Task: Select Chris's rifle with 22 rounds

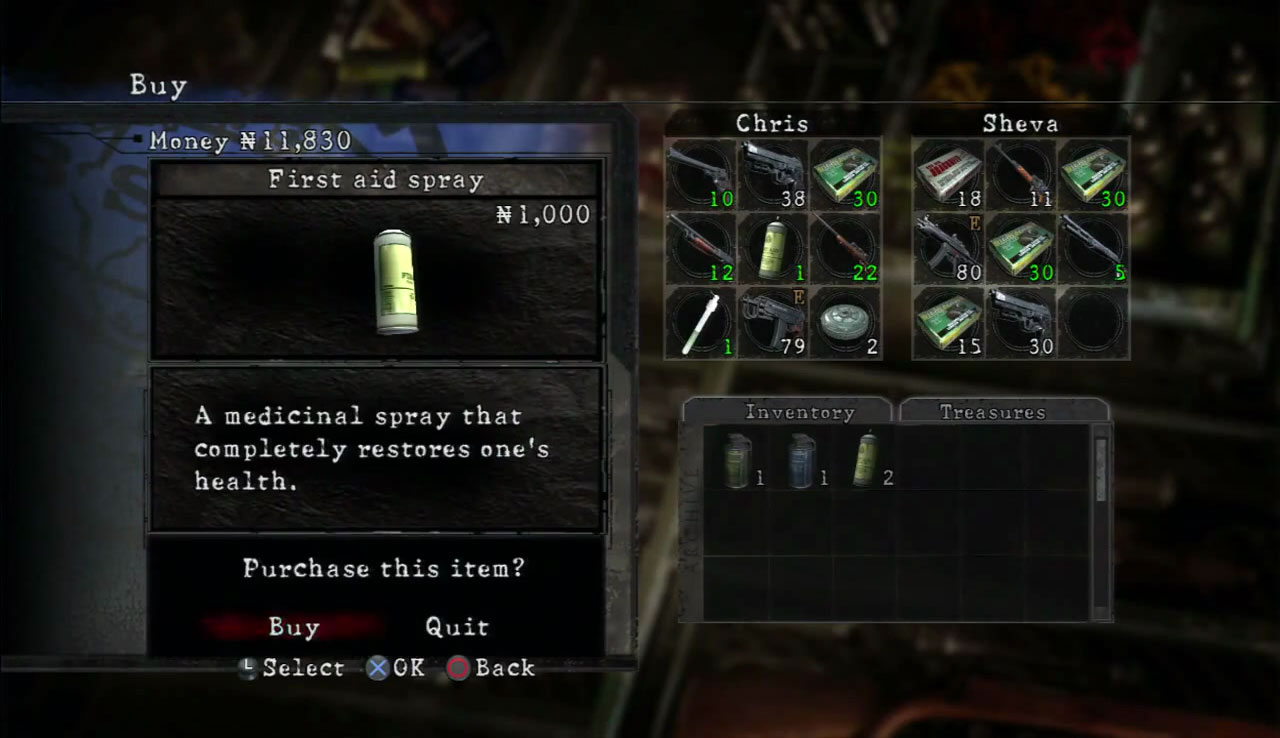Action: click(845, 247)
